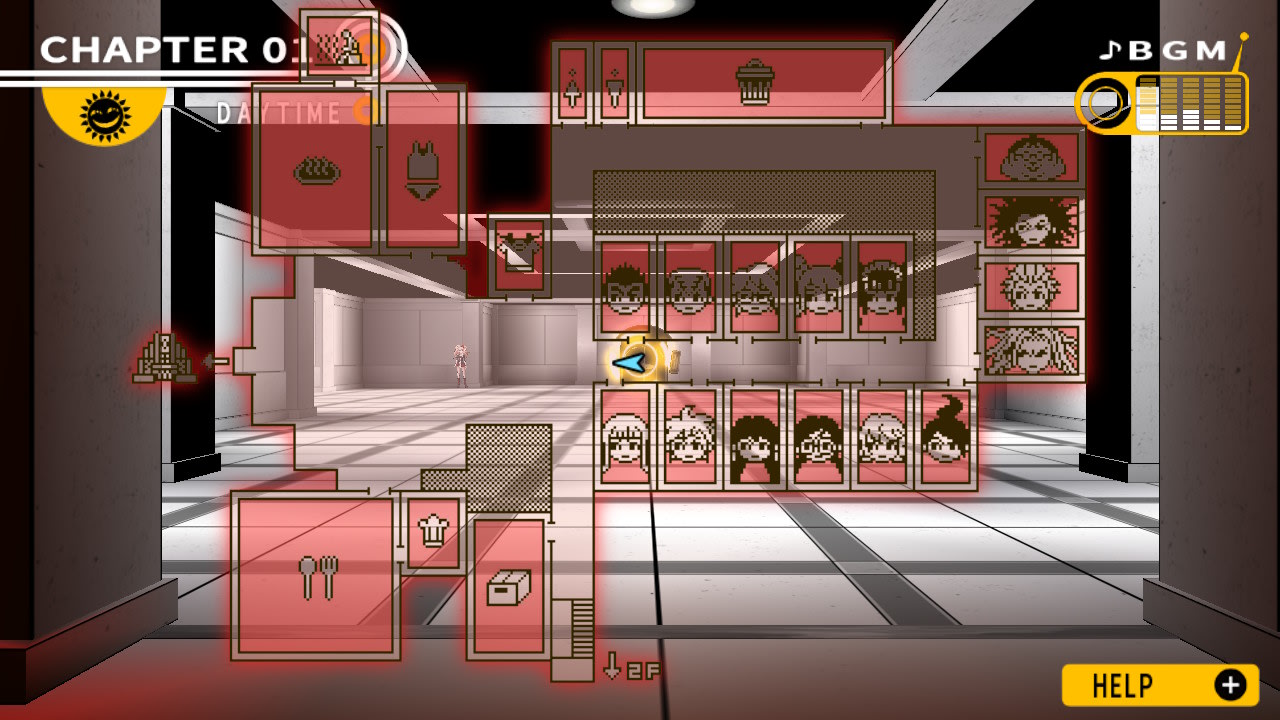Viewport: 1280px width, 720px height.
Task: Select the trash can room on the map
Action: coord(756,81)
